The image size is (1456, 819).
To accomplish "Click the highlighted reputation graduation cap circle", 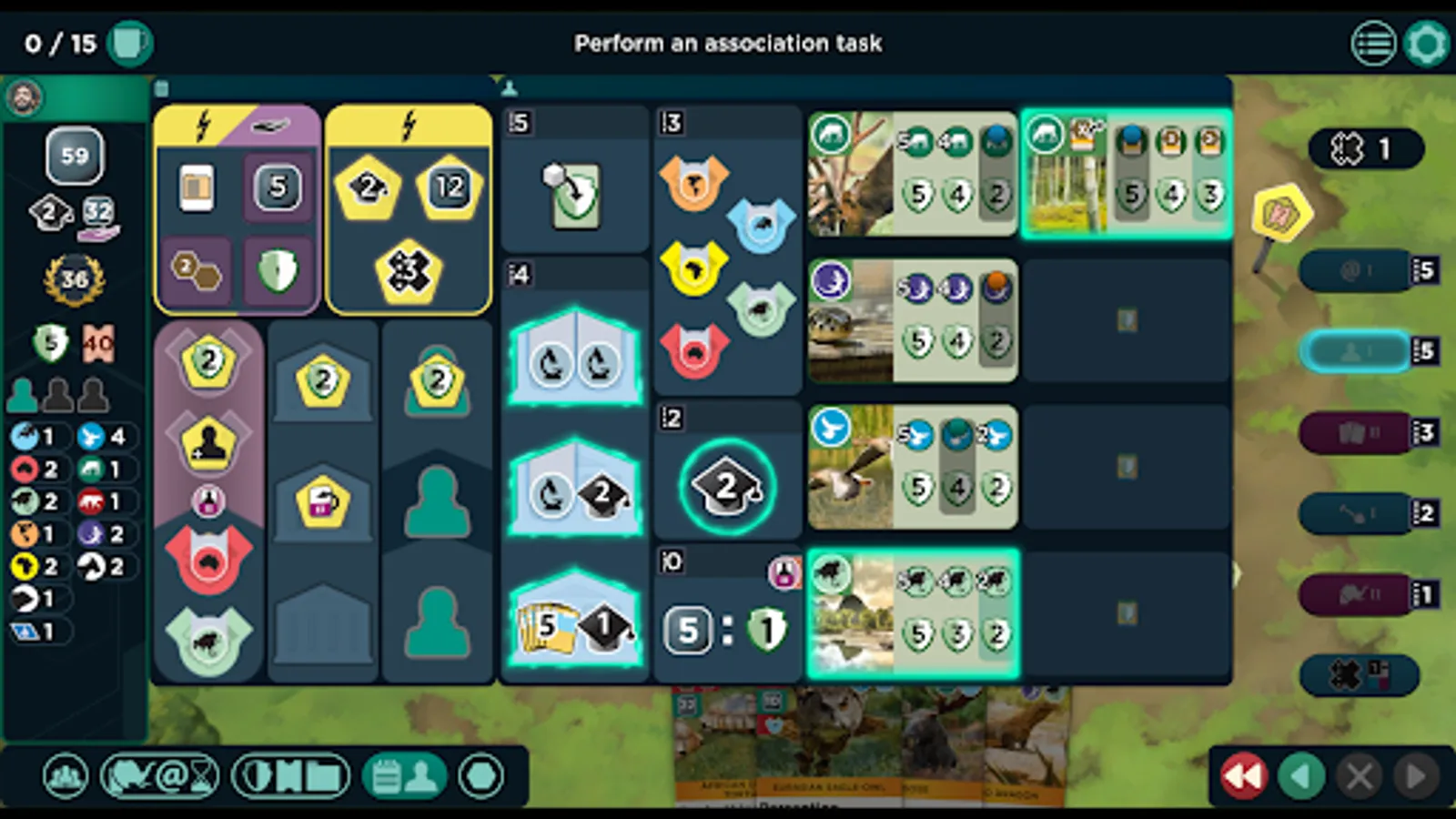I will coord(723,485).
